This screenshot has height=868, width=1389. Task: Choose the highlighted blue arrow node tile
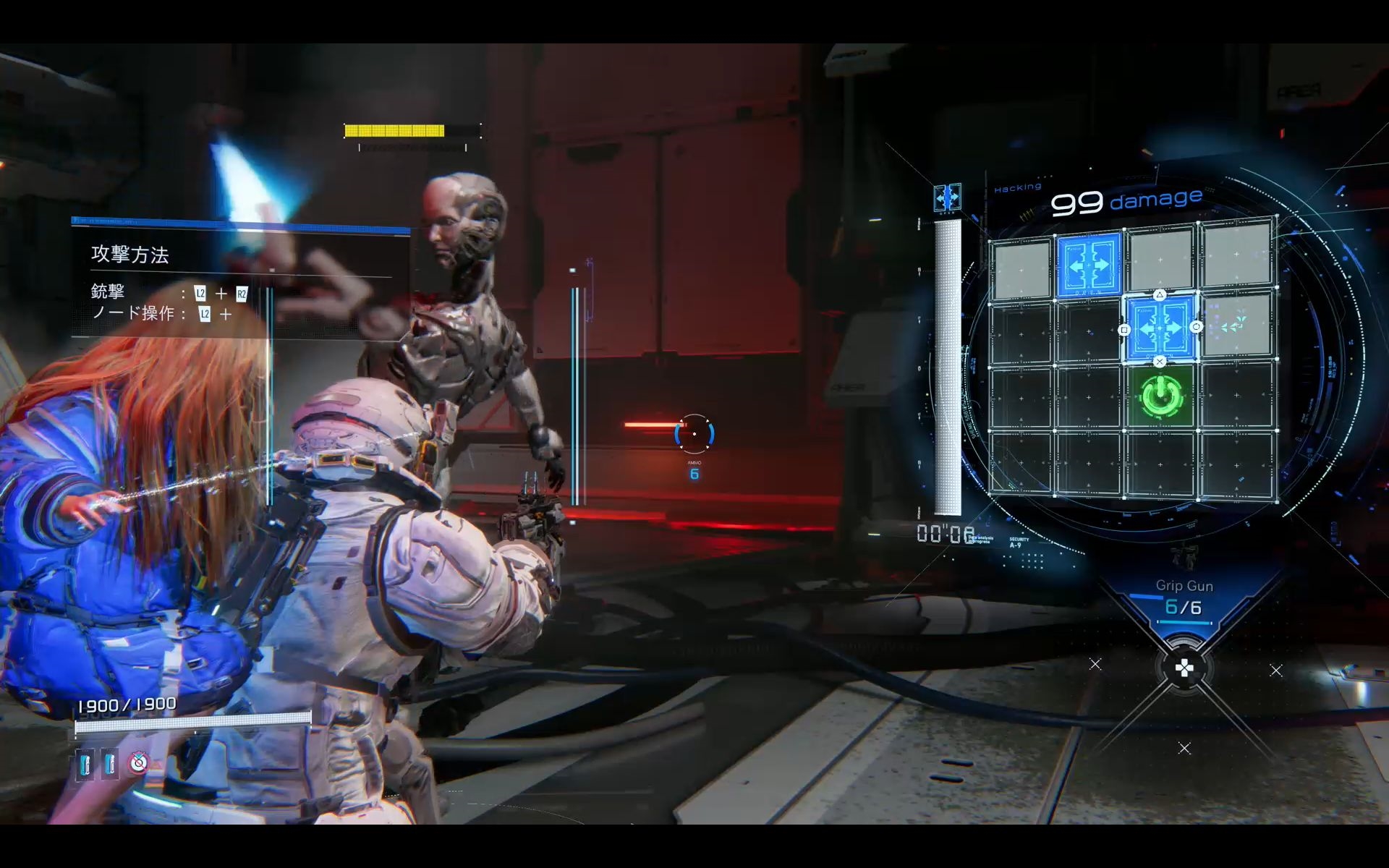(1160, 328)
